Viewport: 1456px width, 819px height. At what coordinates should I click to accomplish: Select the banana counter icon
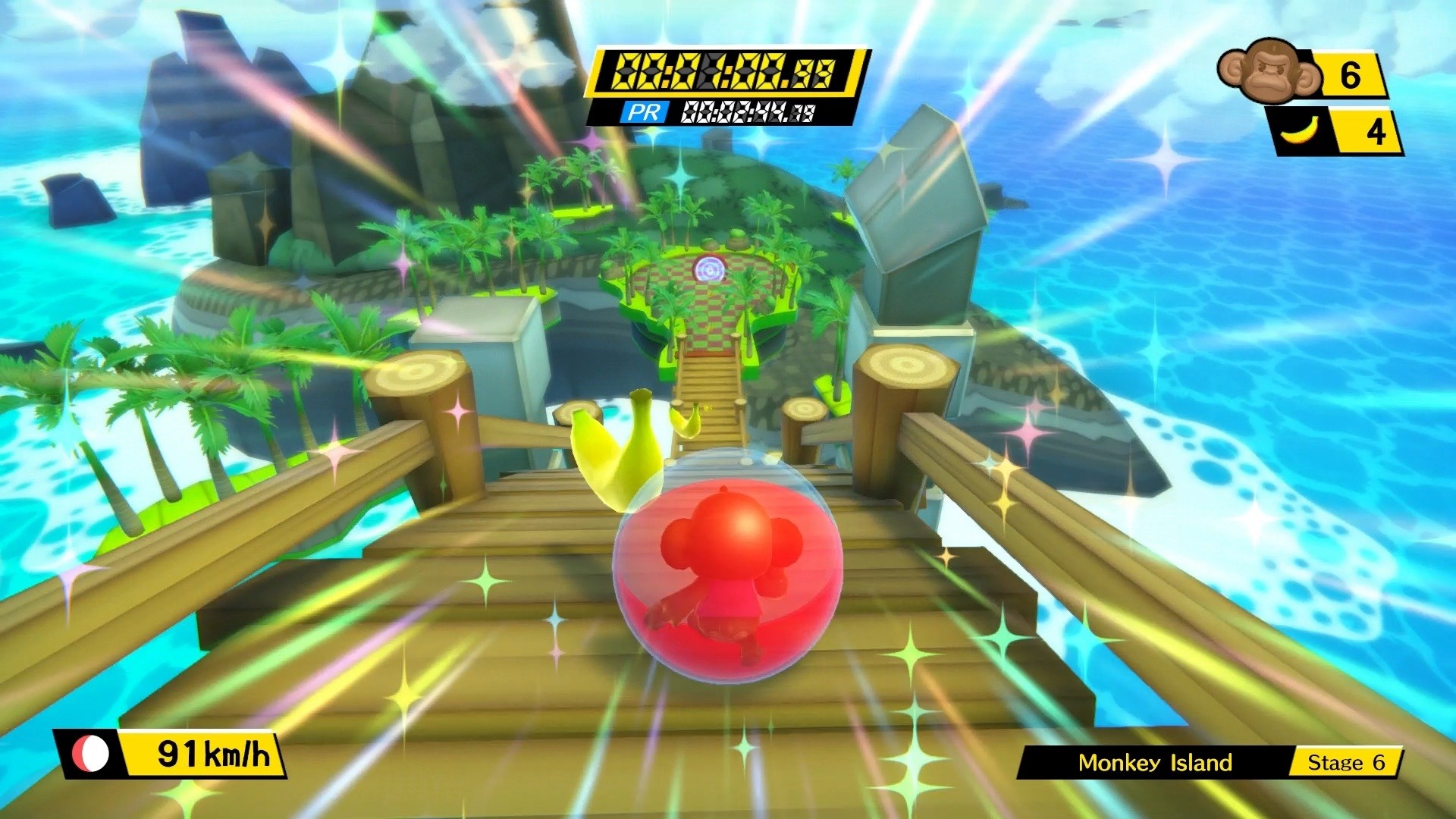(1301, 130)
